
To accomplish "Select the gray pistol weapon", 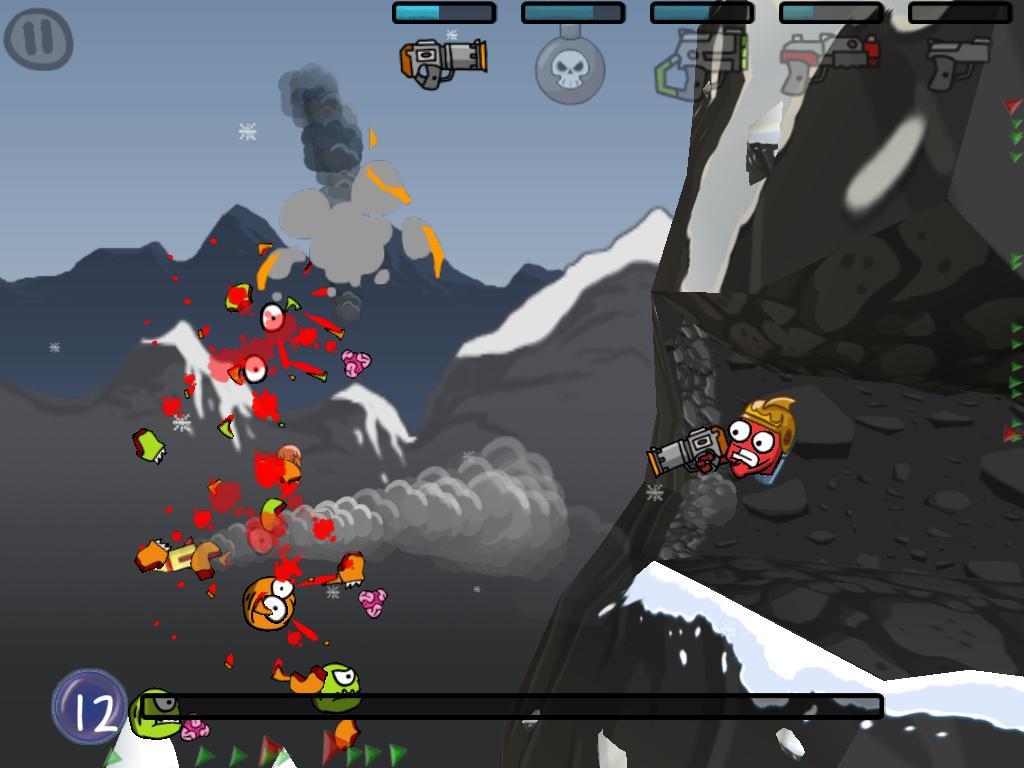I will pos(957,62).
